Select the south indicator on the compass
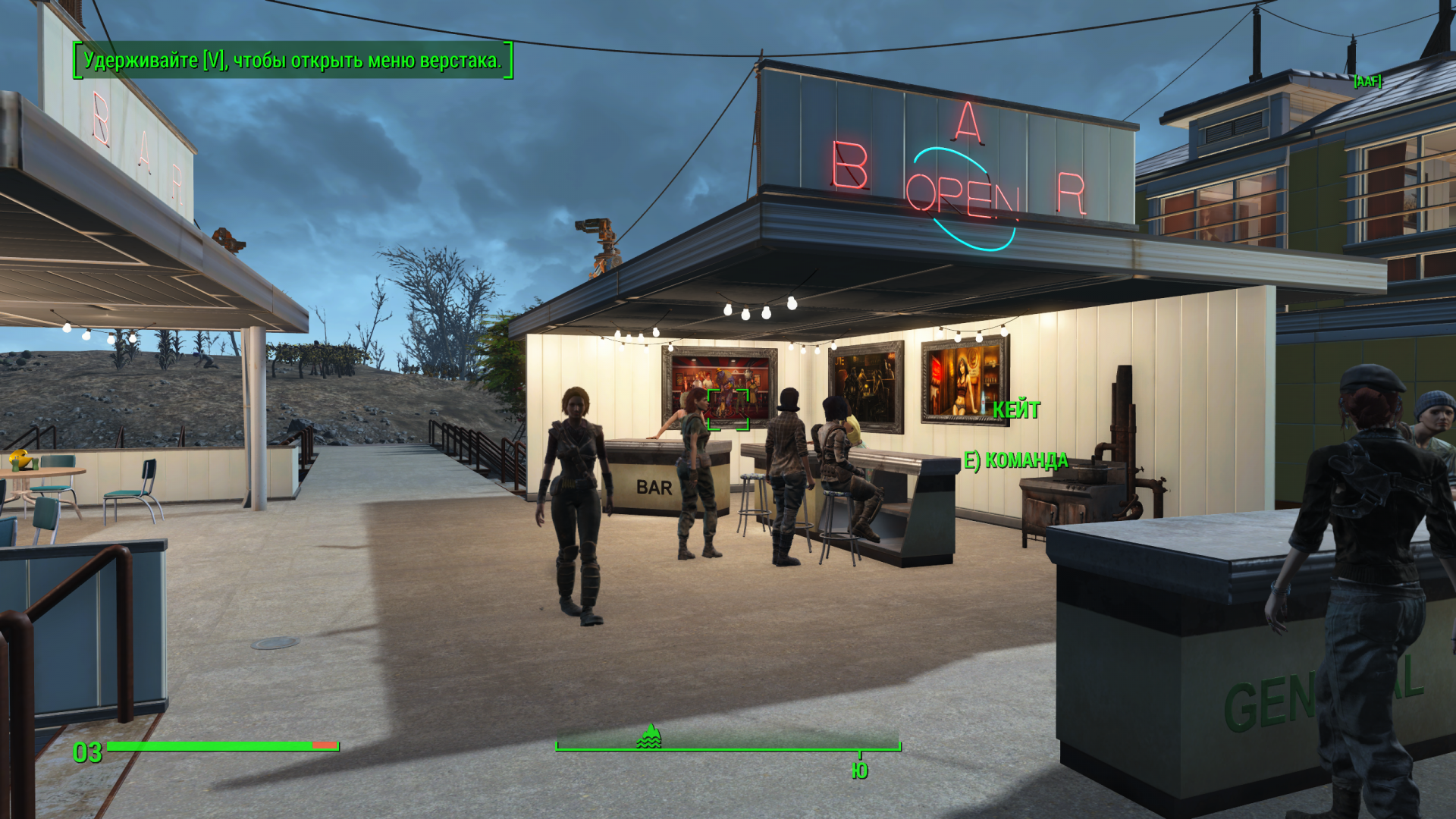The width and height of the screenshot is (1456, 819). pos(859,770)
